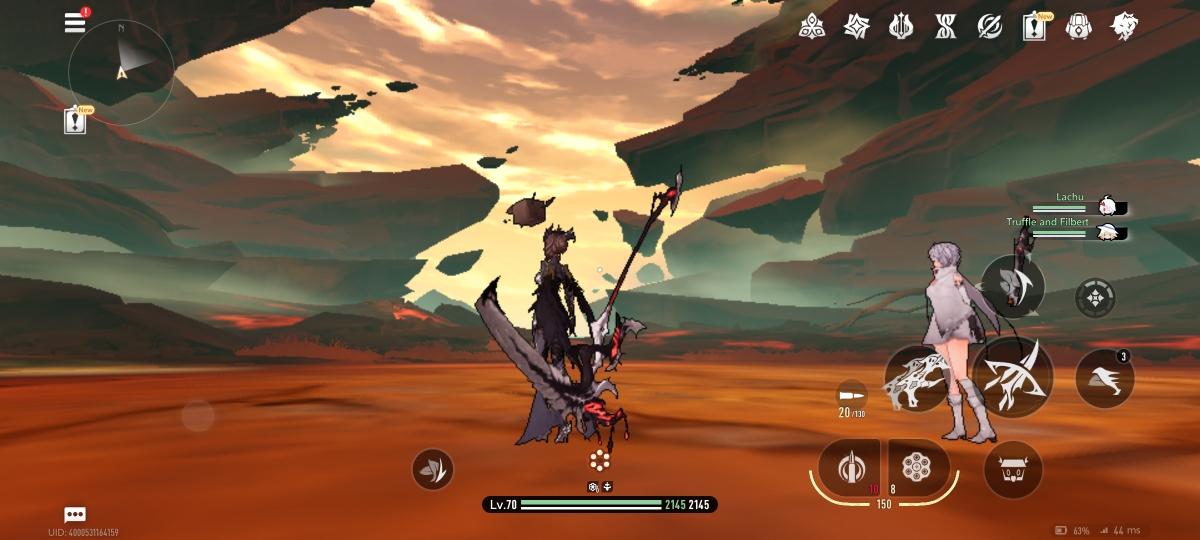Select the revolver cylinder weapon slot
Screen dimensions: 1200x540
pos(912,466)
